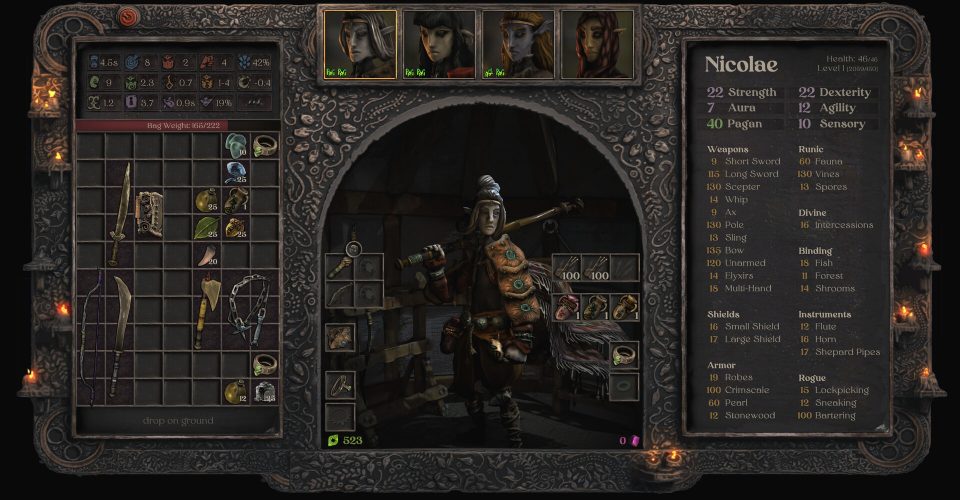Choose the blue-skinned party member portrait
The image size is (960, 500).
[x=517, y=45]
